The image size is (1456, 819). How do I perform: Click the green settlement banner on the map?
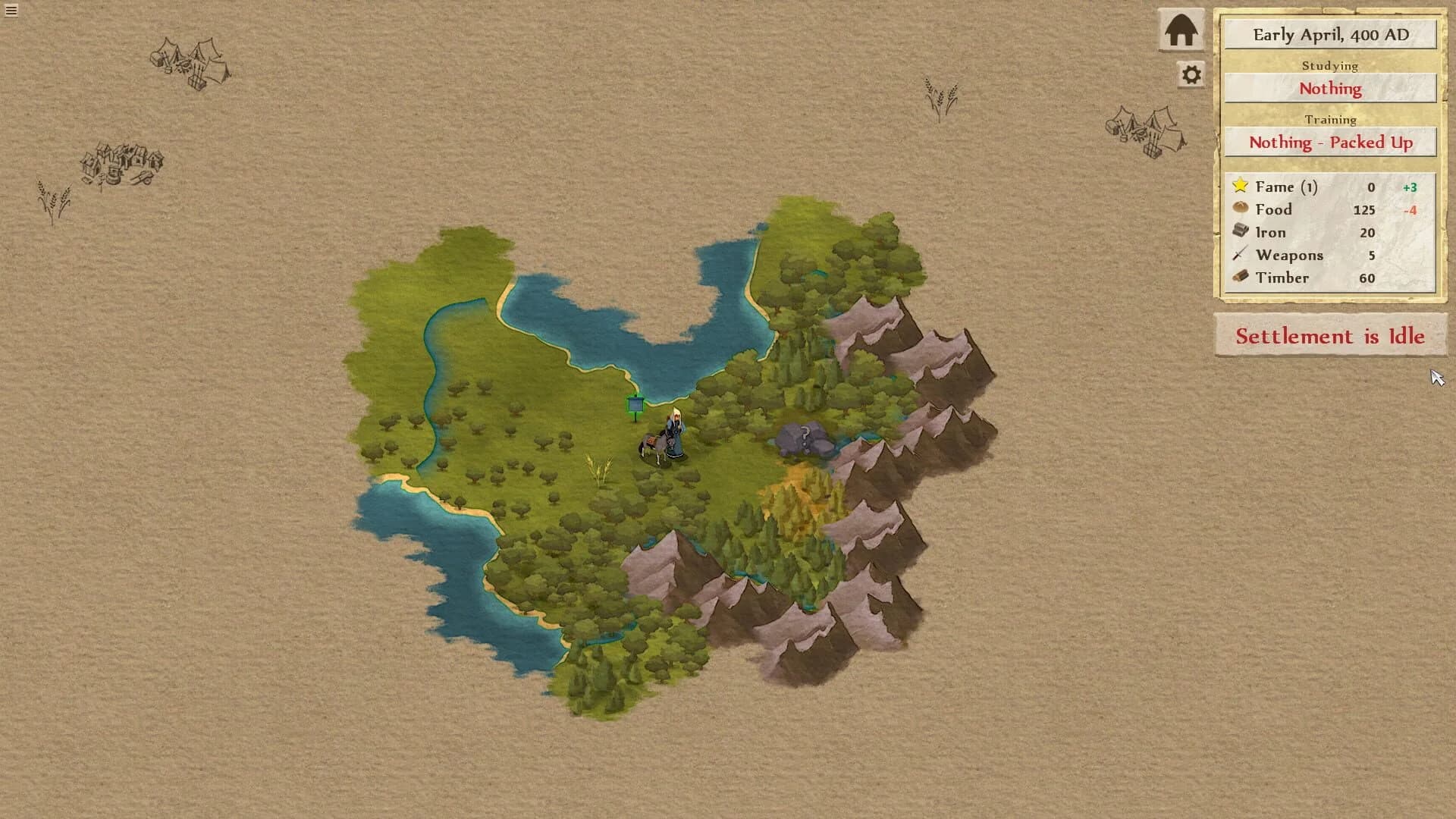[634, 406]
